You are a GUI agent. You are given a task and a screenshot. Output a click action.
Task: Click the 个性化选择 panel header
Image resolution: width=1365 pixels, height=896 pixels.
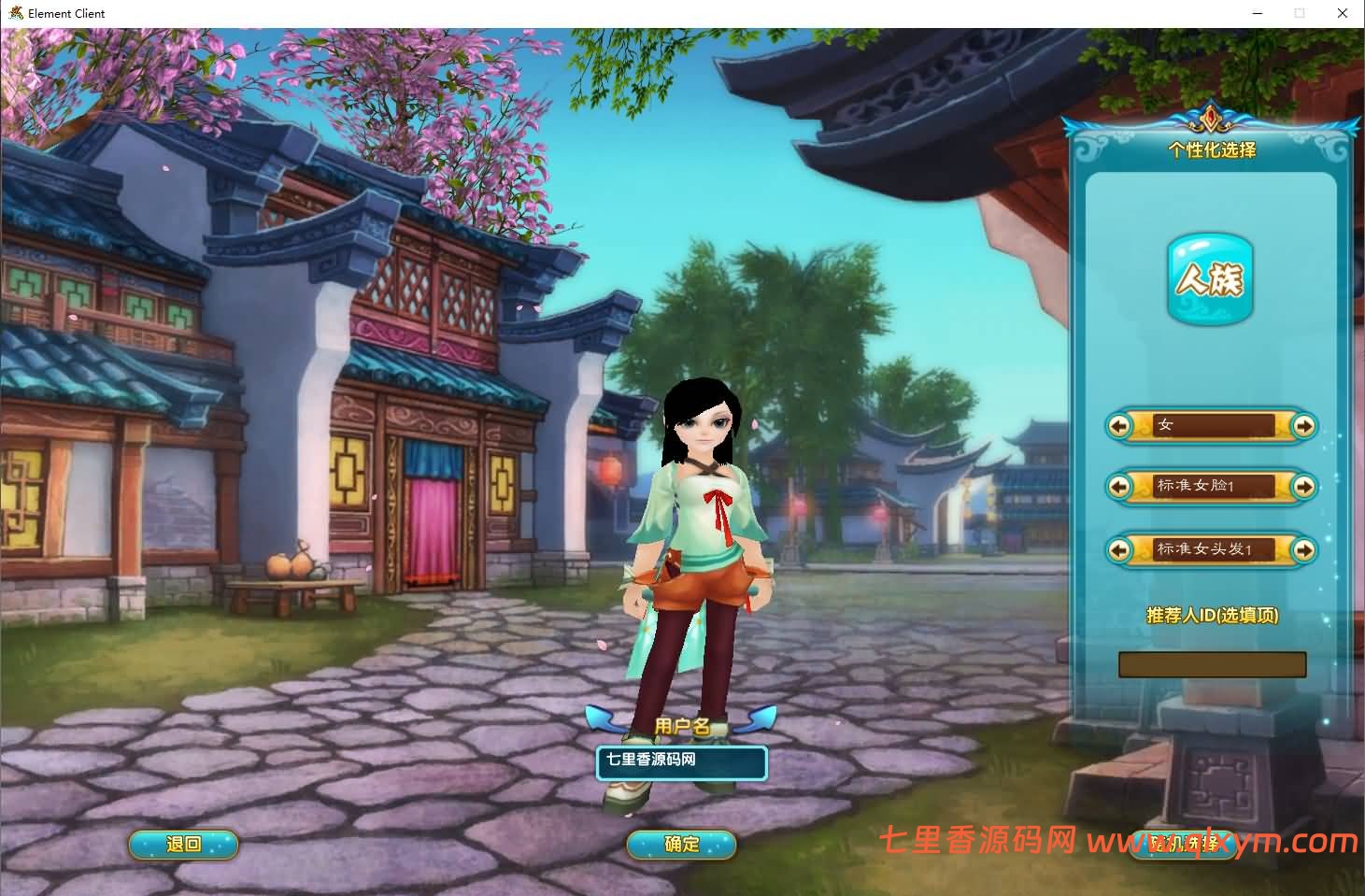pos(1211,149)
